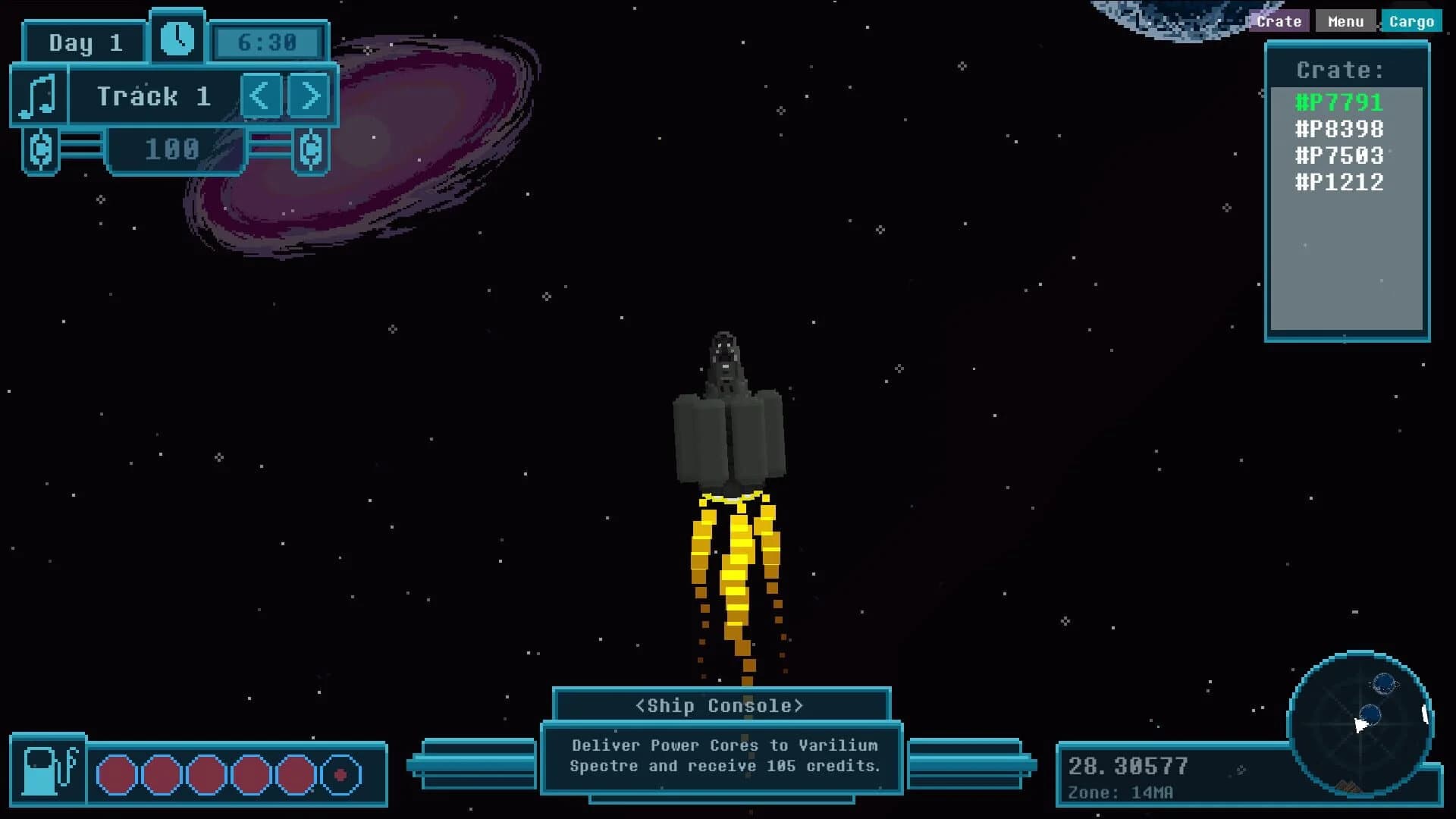Select crate #P8398 in the Crate panel
This screenshot has width=1456, height=819.
1338,129
